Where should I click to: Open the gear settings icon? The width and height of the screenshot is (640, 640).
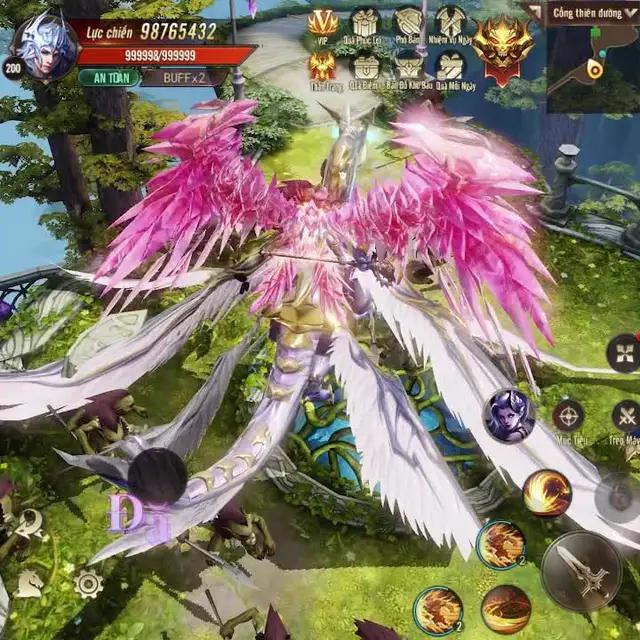click(88, 583)
